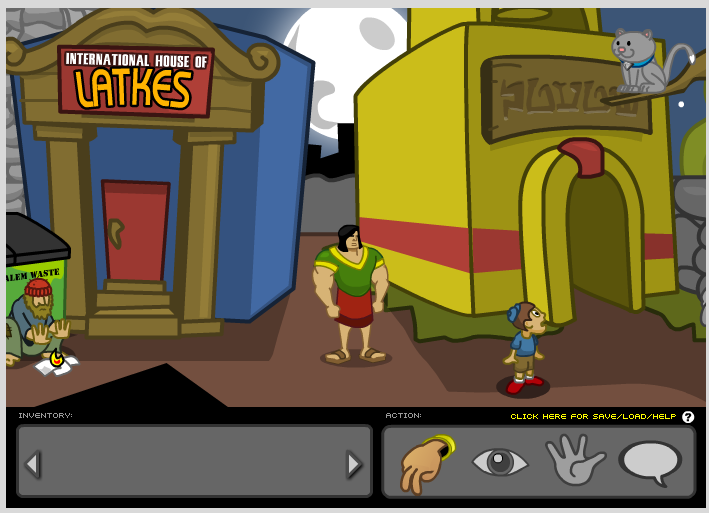Click the question mark help icon
The height and width of the screenshot is (513, 709).
click(688, 417)
